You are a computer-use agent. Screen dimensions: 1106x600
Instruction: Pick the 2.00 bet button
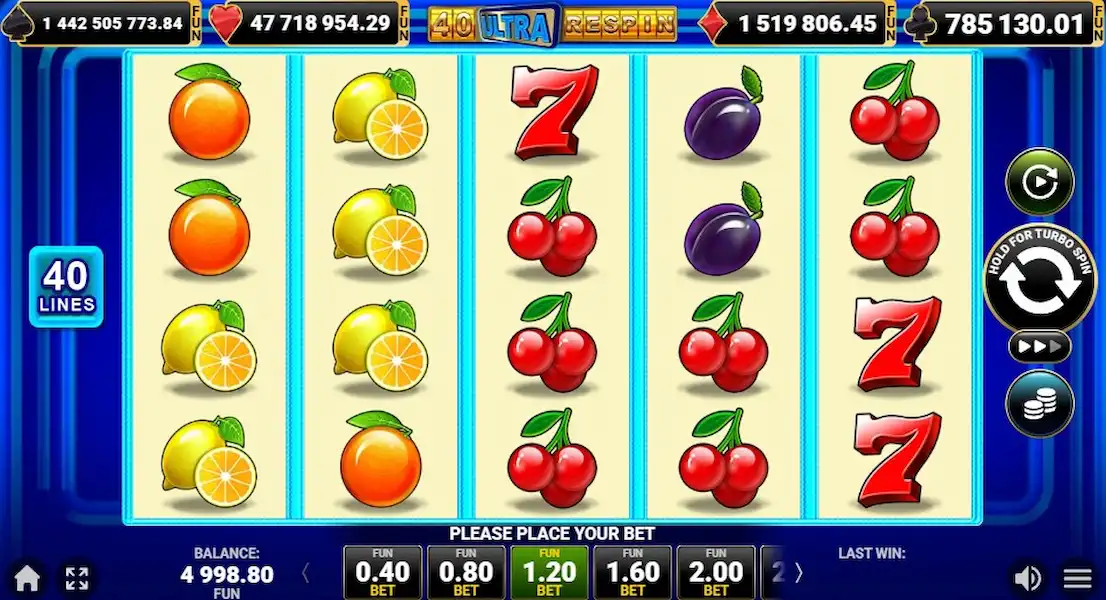point(715,573)
